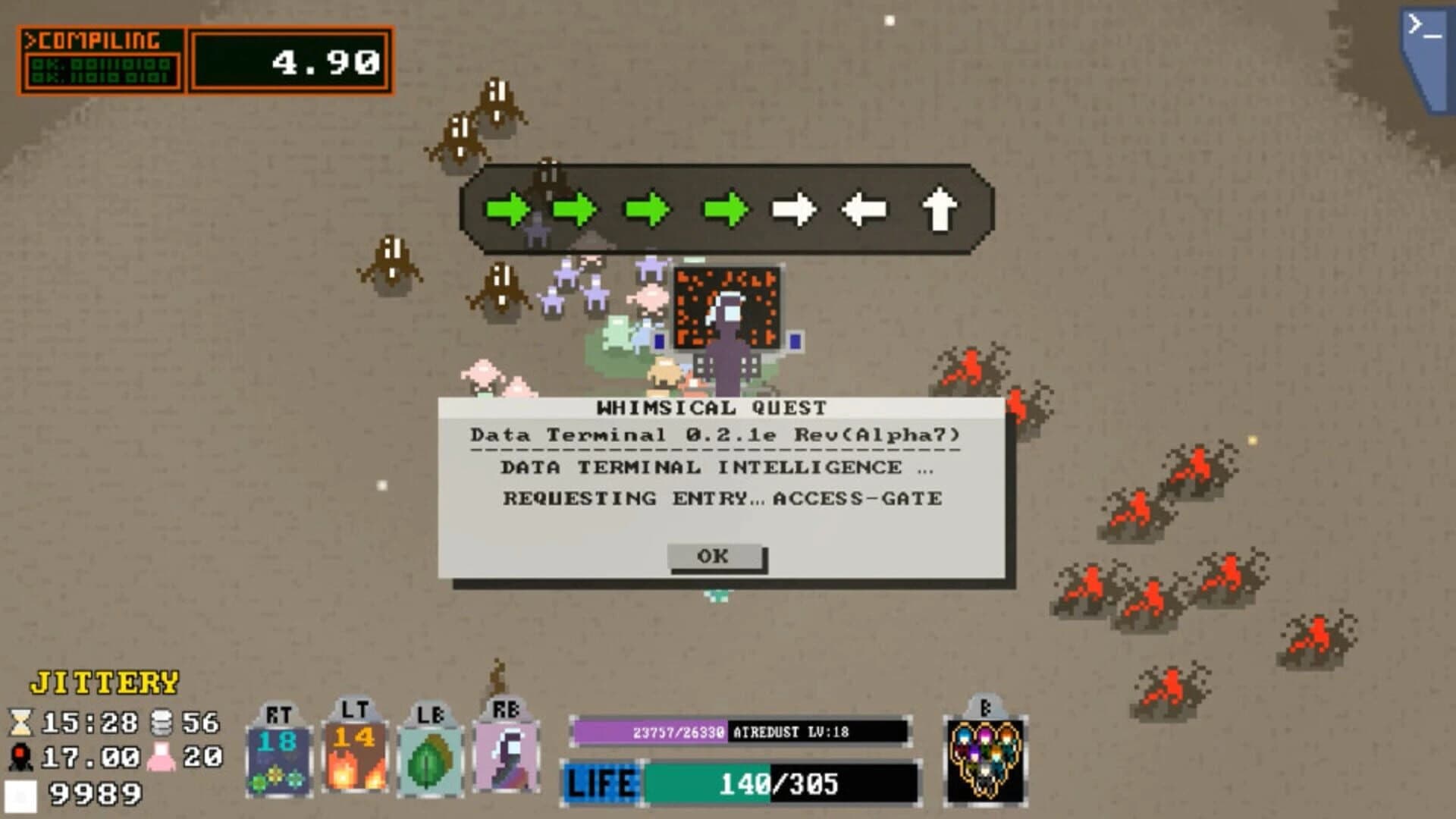Select the RB cloak ability icon
The width and height of the screenshot is (1456, 819).
click(x=504, y=758)
